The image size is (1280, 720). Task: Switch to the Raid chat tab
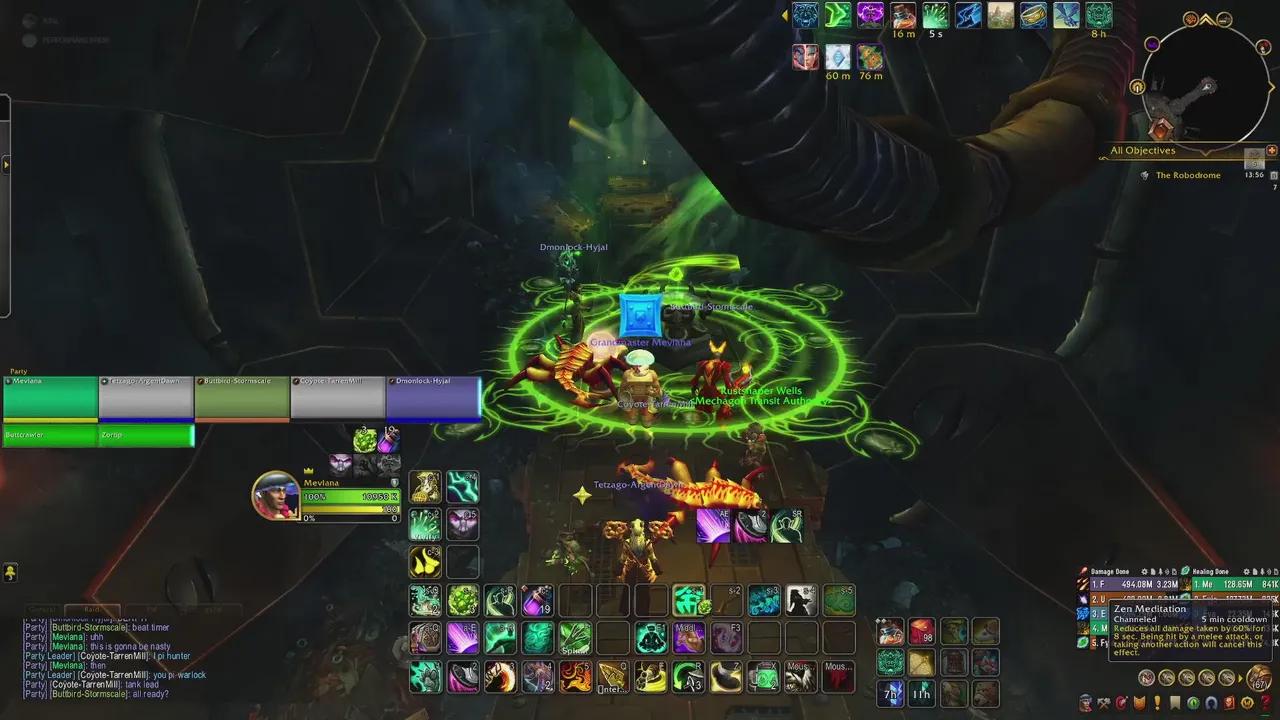pos(91,608)
